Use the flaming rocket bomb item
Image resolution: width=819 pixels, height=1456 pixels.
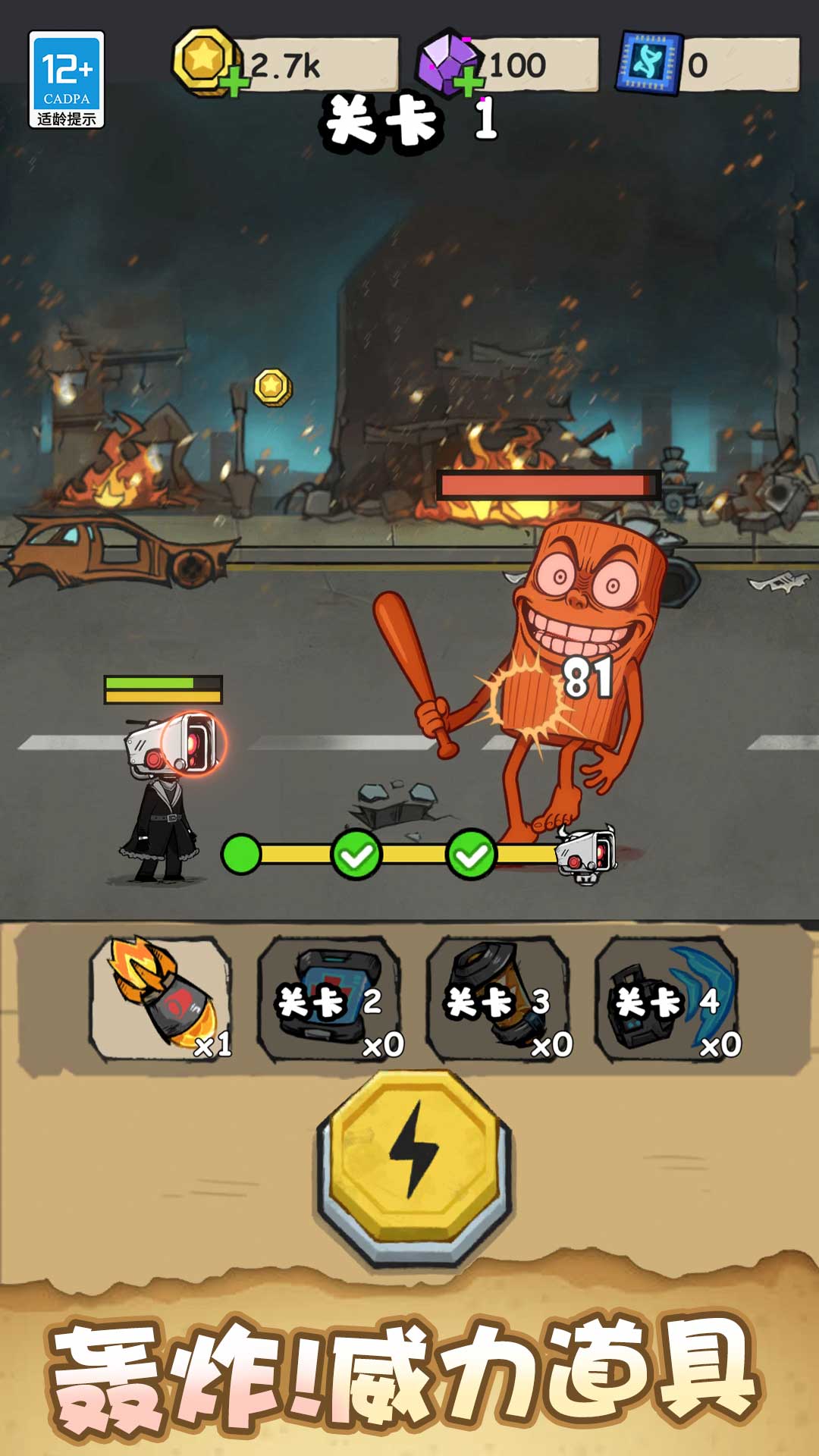click(x=161, y=996)
